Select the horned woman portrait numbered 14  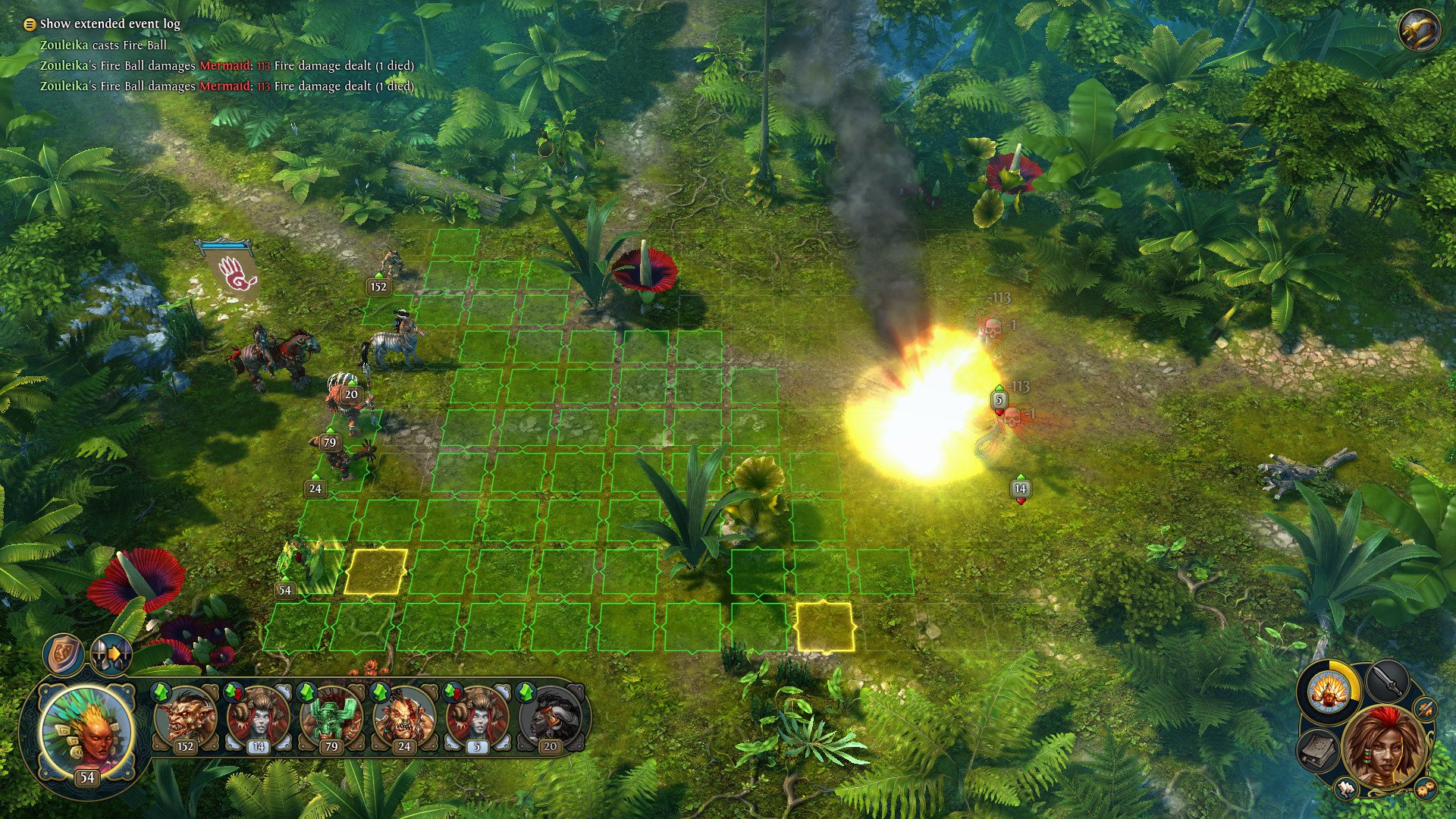258,717
